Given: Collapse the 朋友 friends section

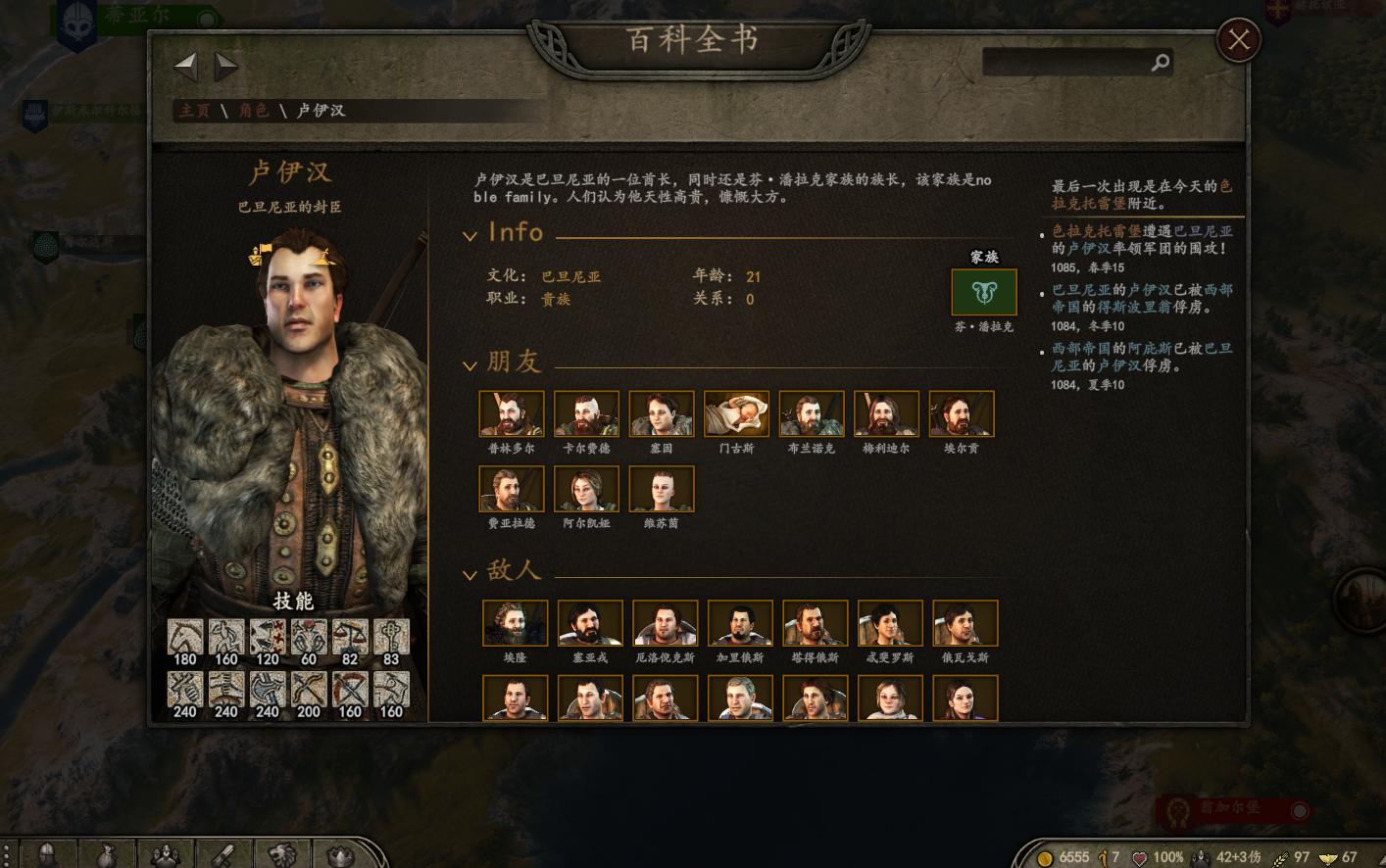Looking at the screenshot, I should (x=471, y=364).
